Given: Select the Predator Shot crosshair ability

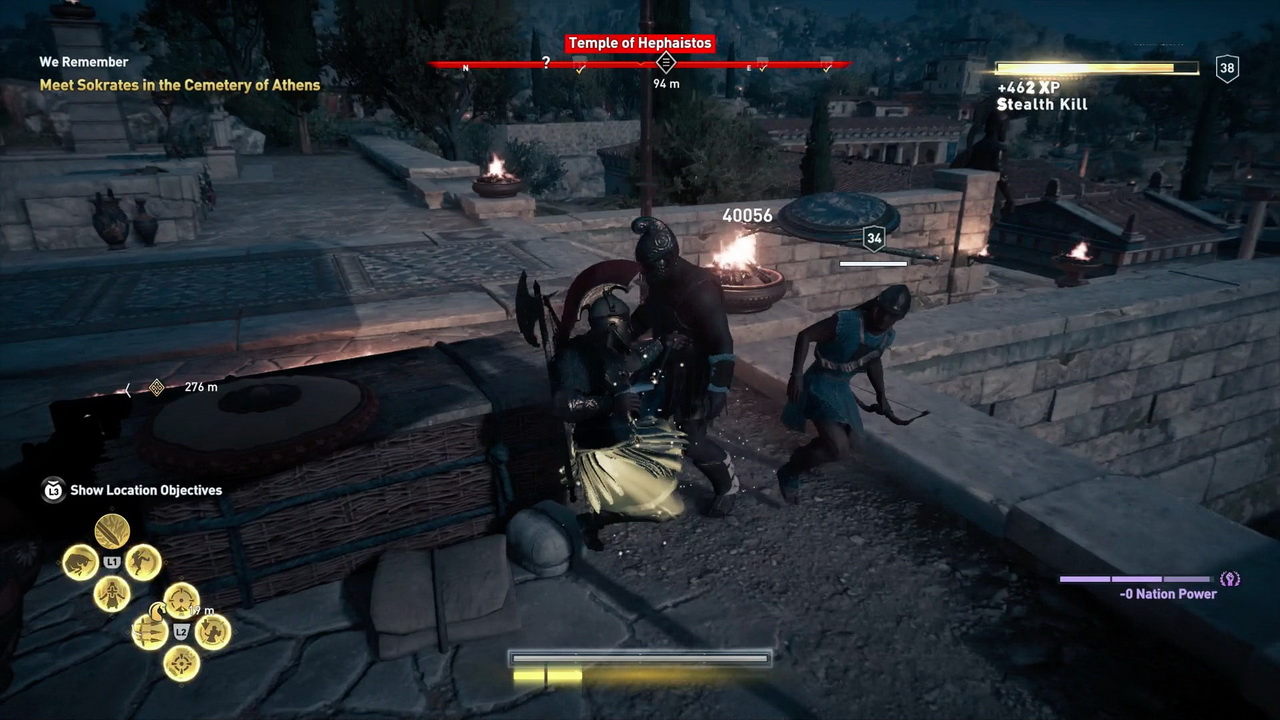Looking at the screenshot, I should coord(181,600).
